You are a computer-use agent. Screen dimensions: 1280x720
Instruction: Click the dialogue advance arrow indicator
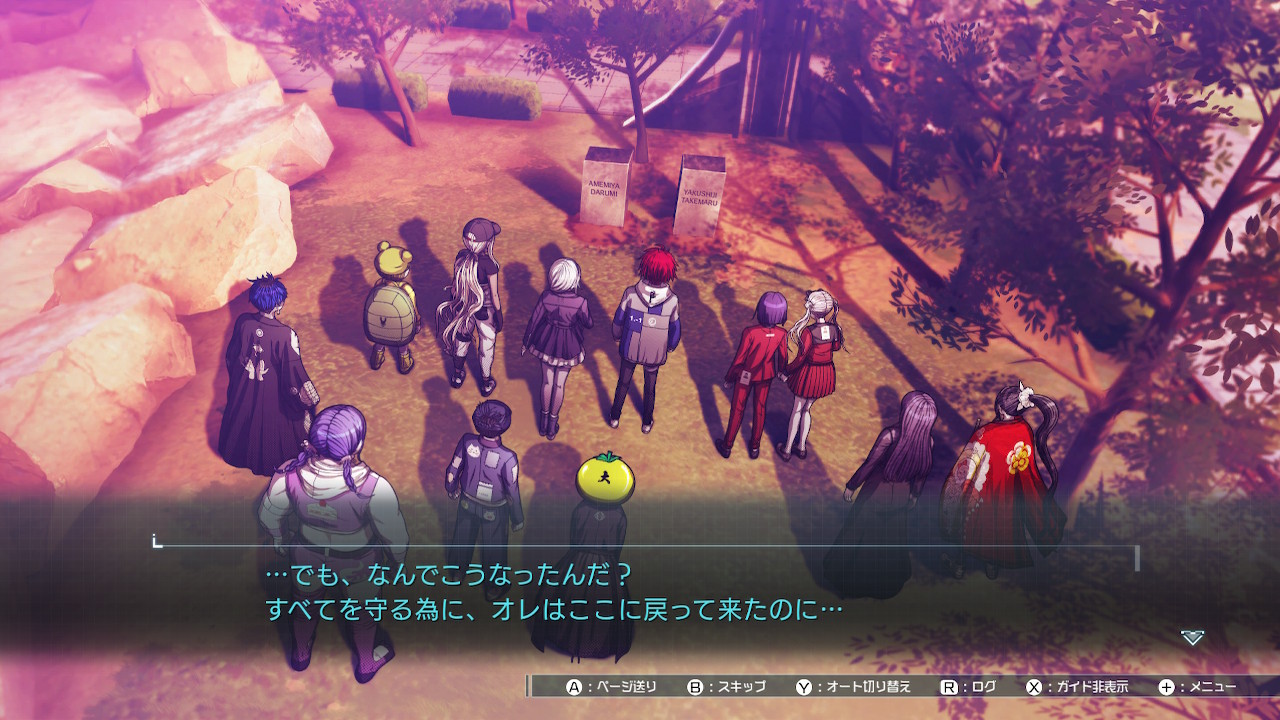tap(1192, 637)
